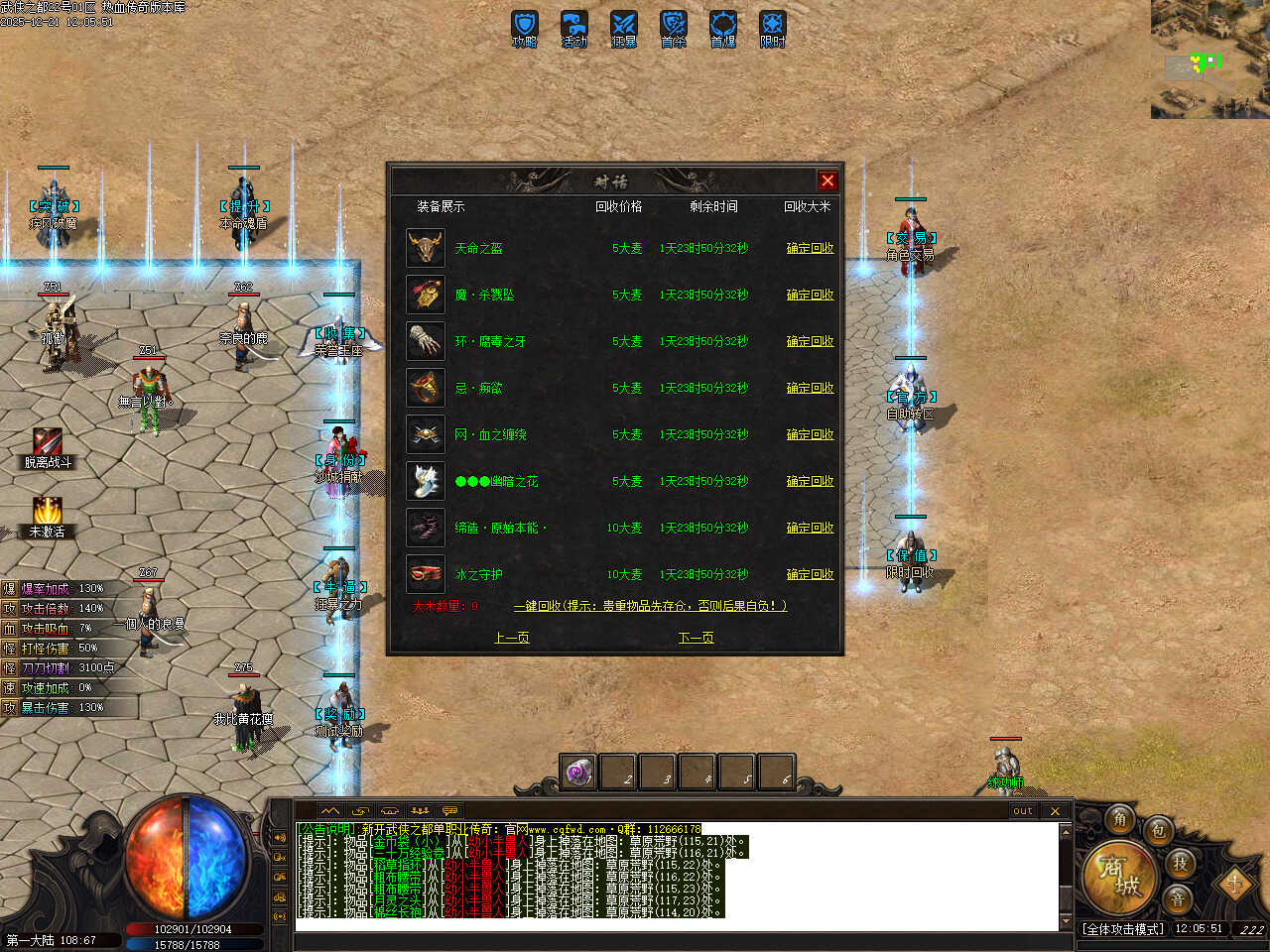
Task: Click the 脱离战斗 leave-combat icon
Action: [x=47, y=446]
